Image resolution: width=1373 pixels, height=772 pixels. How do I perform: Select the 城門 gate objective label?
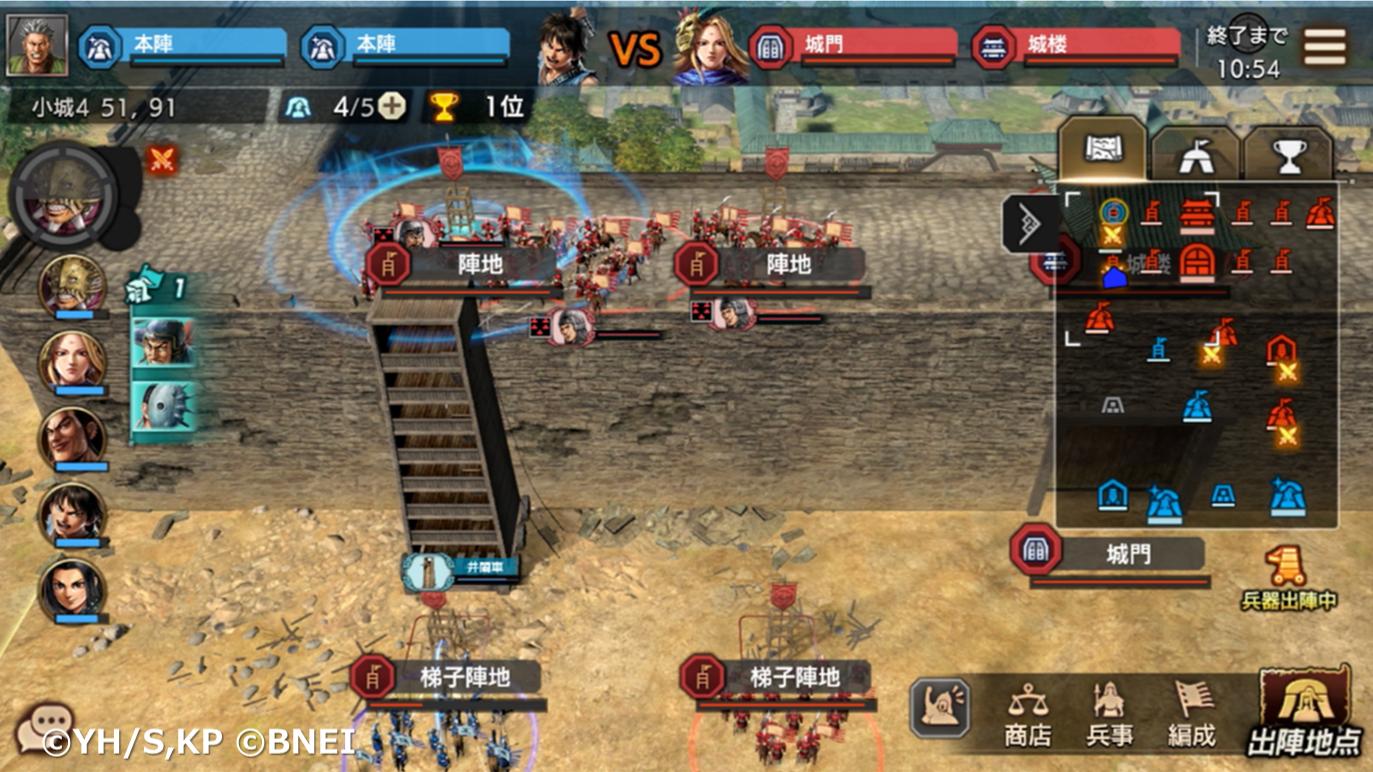click(1108, 554)
